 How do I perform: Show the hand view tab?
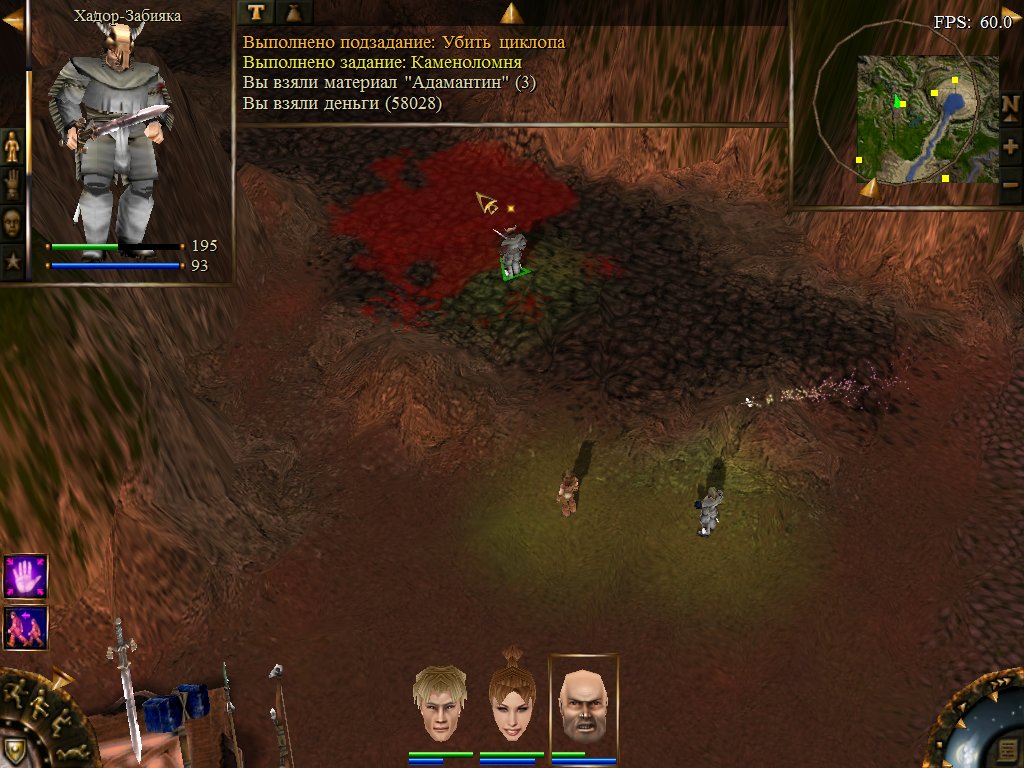pyautogui.click(x=12, y=185)
